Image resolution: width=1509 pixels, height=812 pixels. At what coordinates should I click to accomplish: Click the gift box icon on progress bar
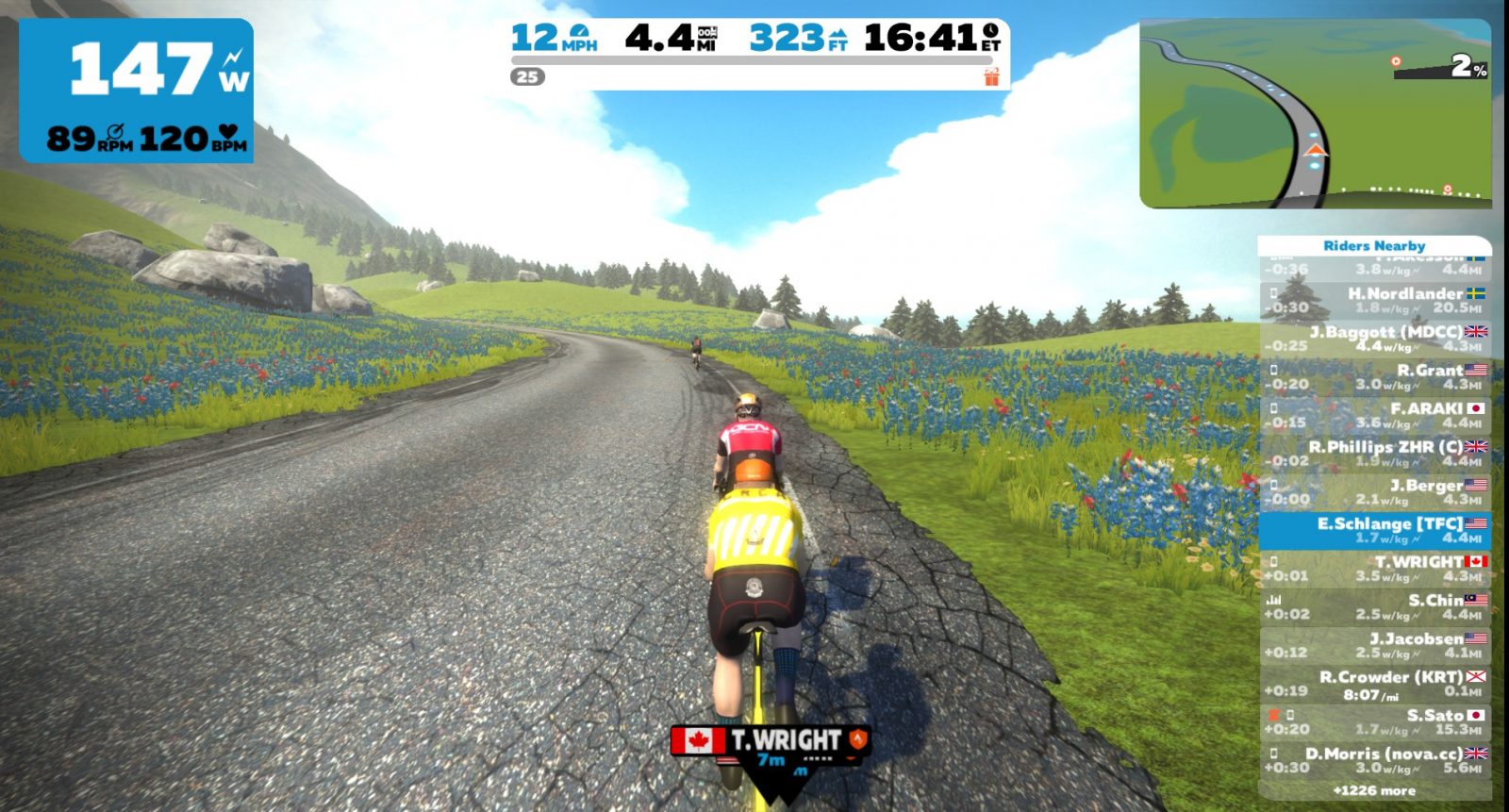coord(991,76)
